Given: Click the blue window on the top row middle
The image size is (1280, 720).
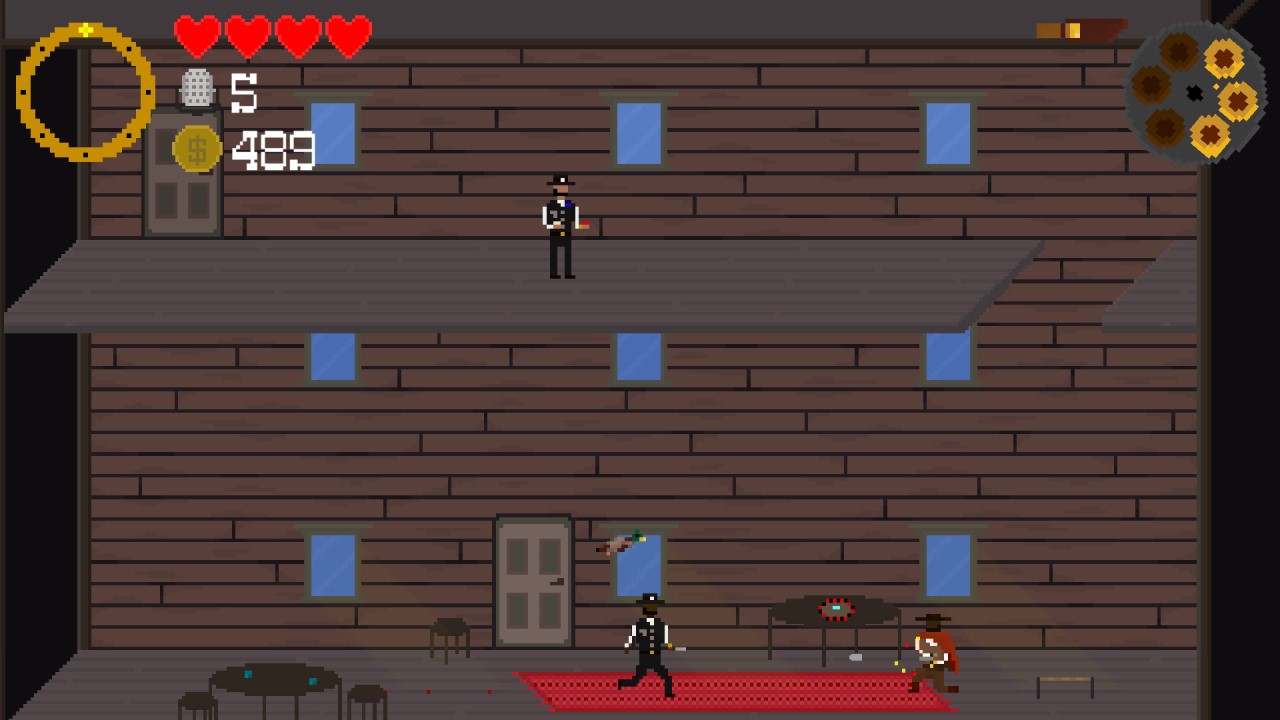Looking at the screenshot, I should 637,132.
